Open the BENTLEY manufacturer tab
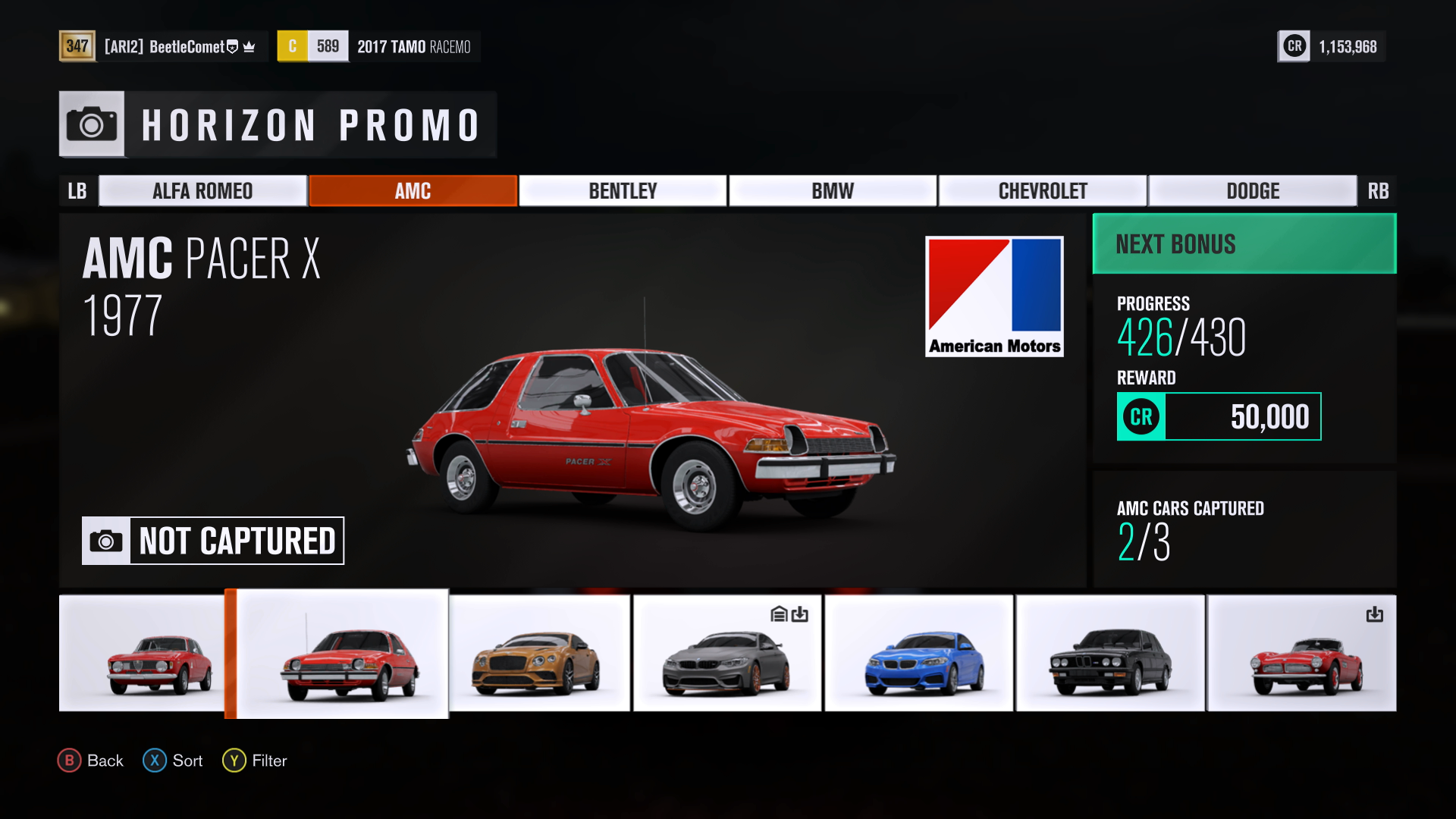The image size is (1456, 819). pyautogui.click(x=622, y=190)
